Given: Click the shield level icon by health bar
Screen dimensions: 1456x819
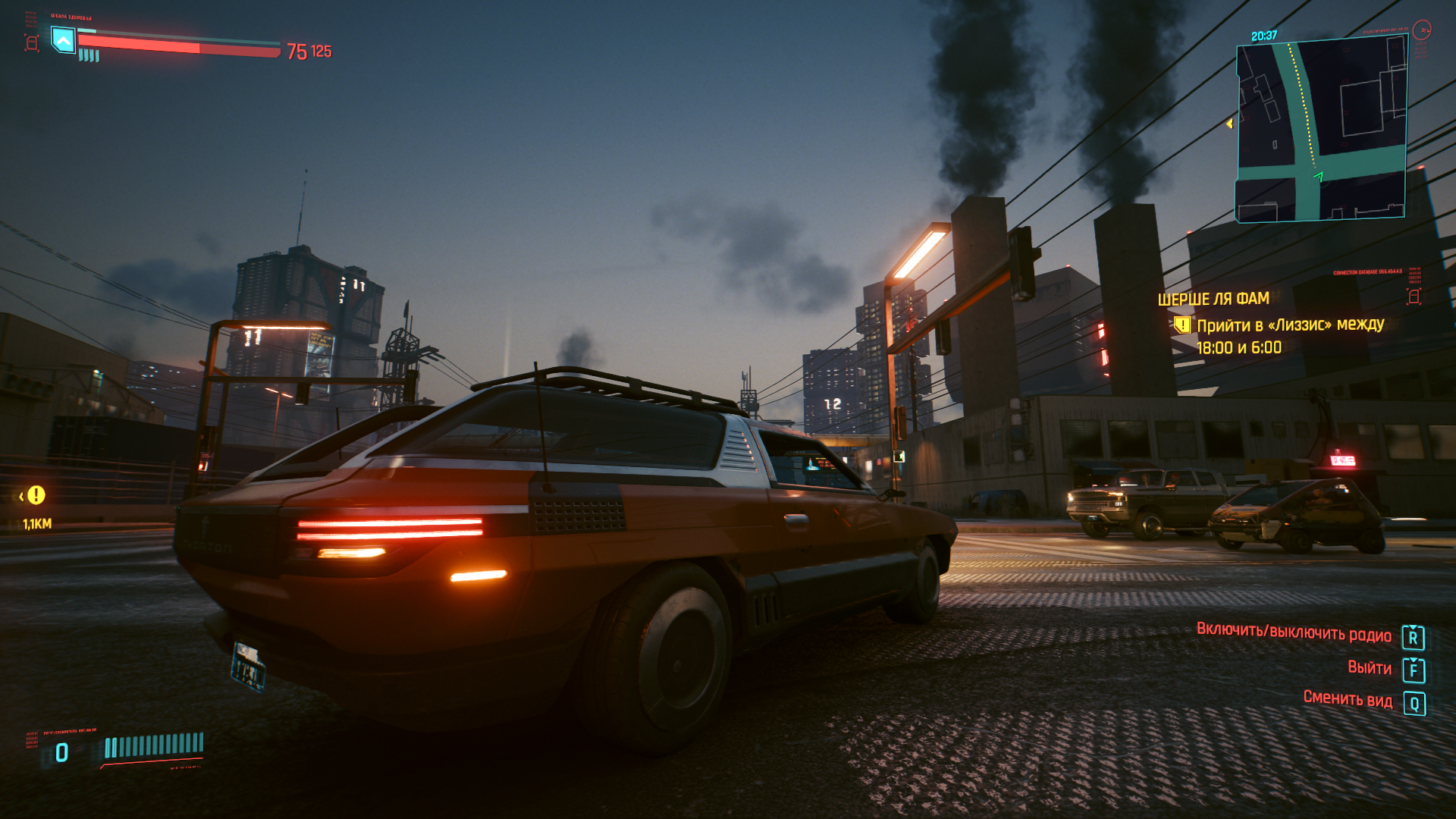Looking at the screenshot, I should [63, 39].
